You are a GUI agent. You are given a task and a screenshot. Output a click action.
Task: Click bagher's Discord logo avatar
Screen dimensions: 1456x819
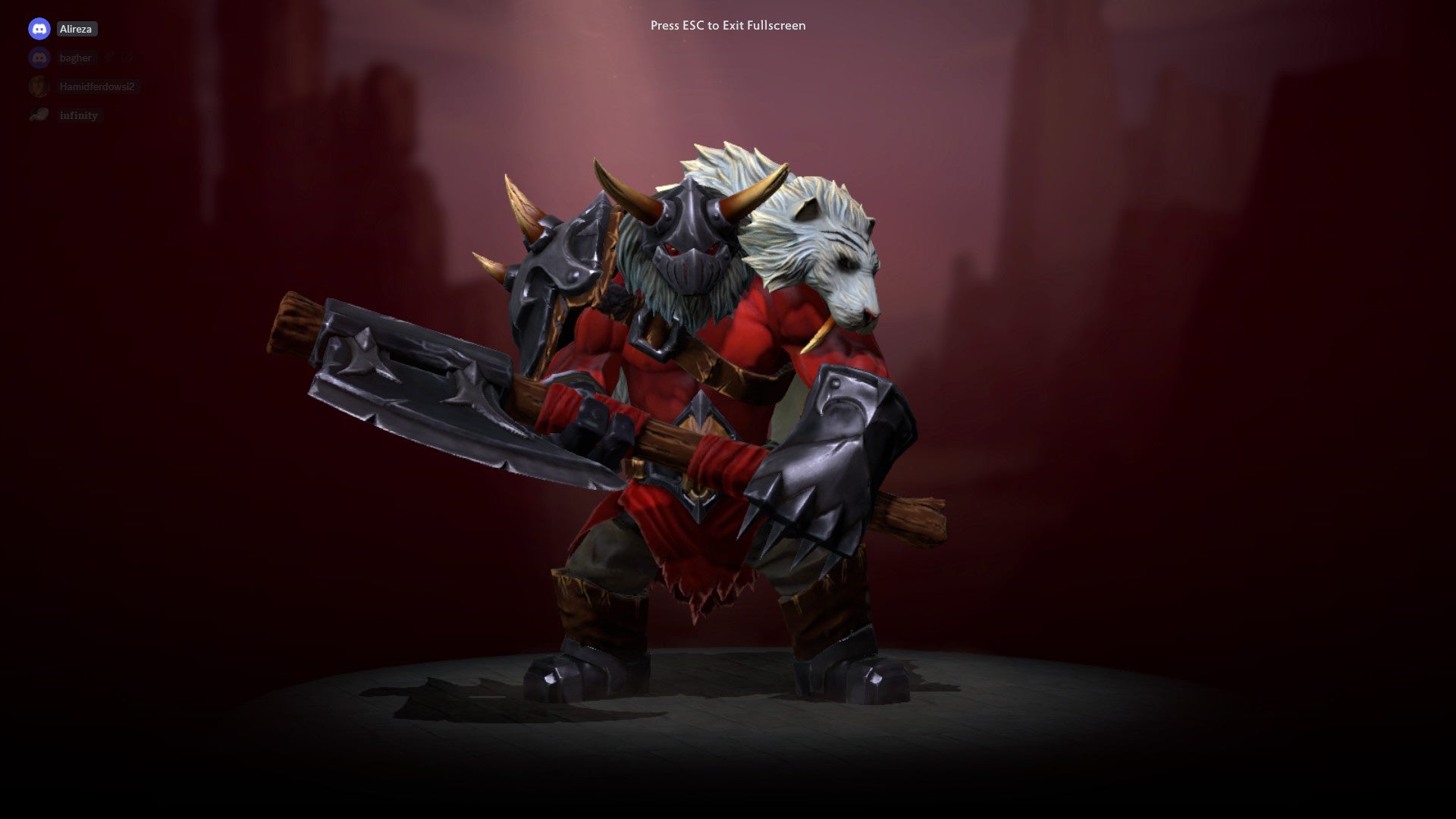(39, 57)
